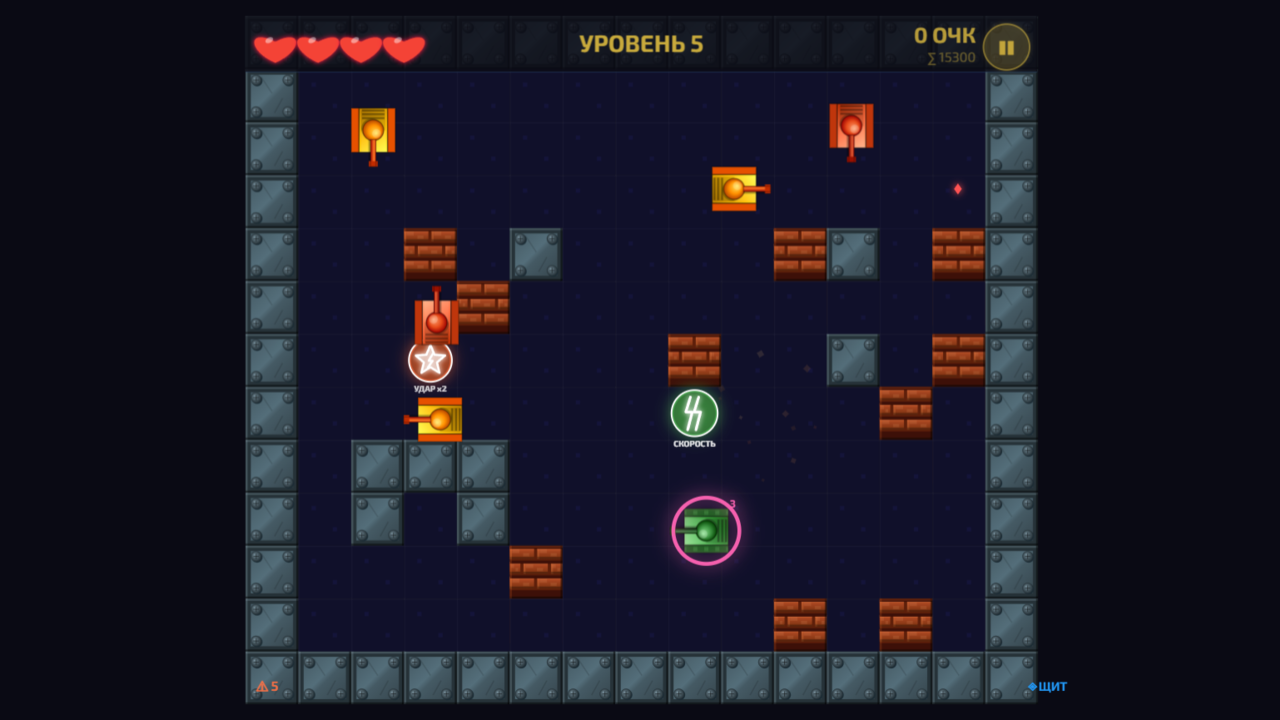The image size is (1280, 720).
Task: Click the first heart in the lives bar
Action: pos(274,46)
